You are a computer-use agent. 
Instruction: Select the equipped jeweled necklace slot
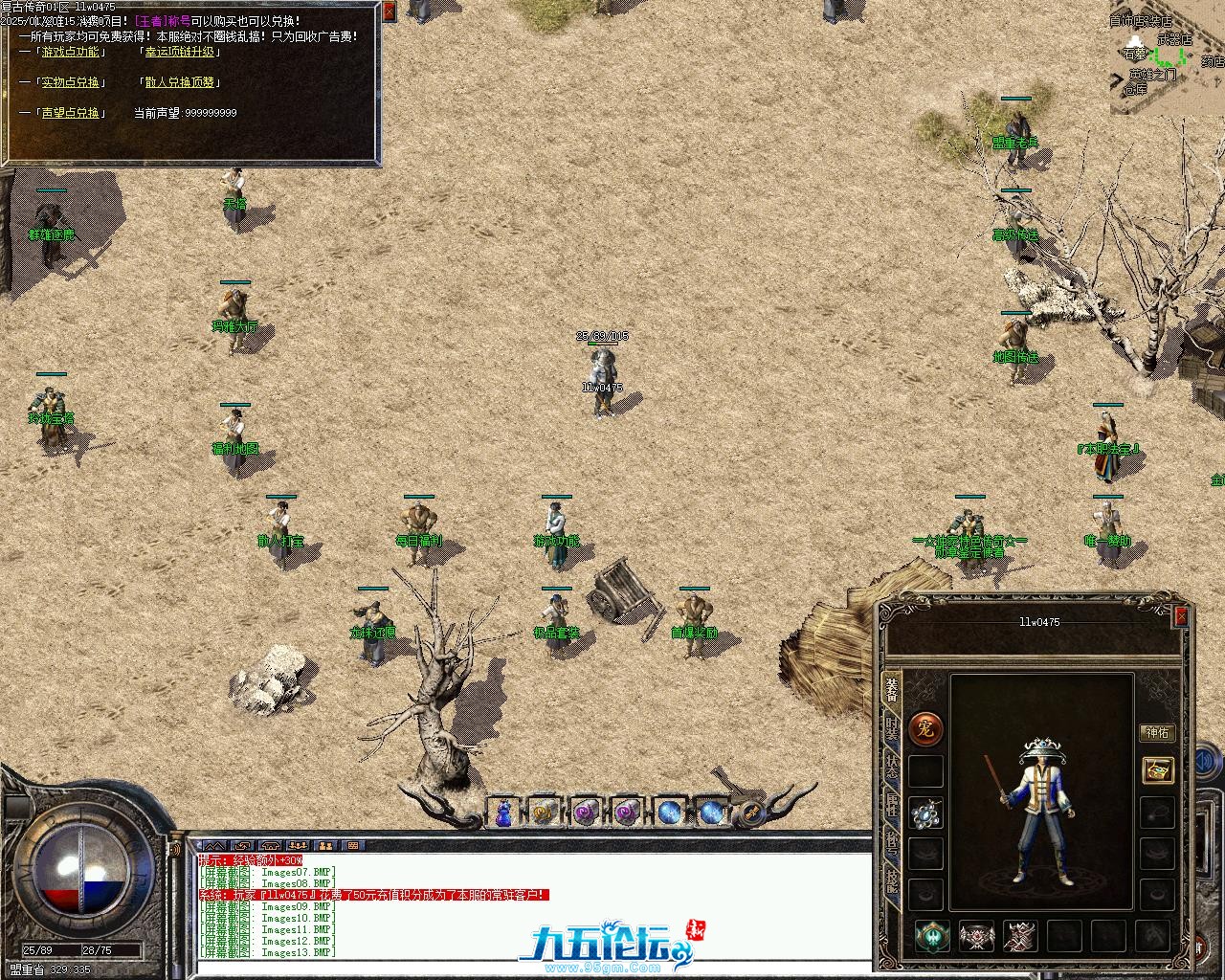click(x=925, y=813)
